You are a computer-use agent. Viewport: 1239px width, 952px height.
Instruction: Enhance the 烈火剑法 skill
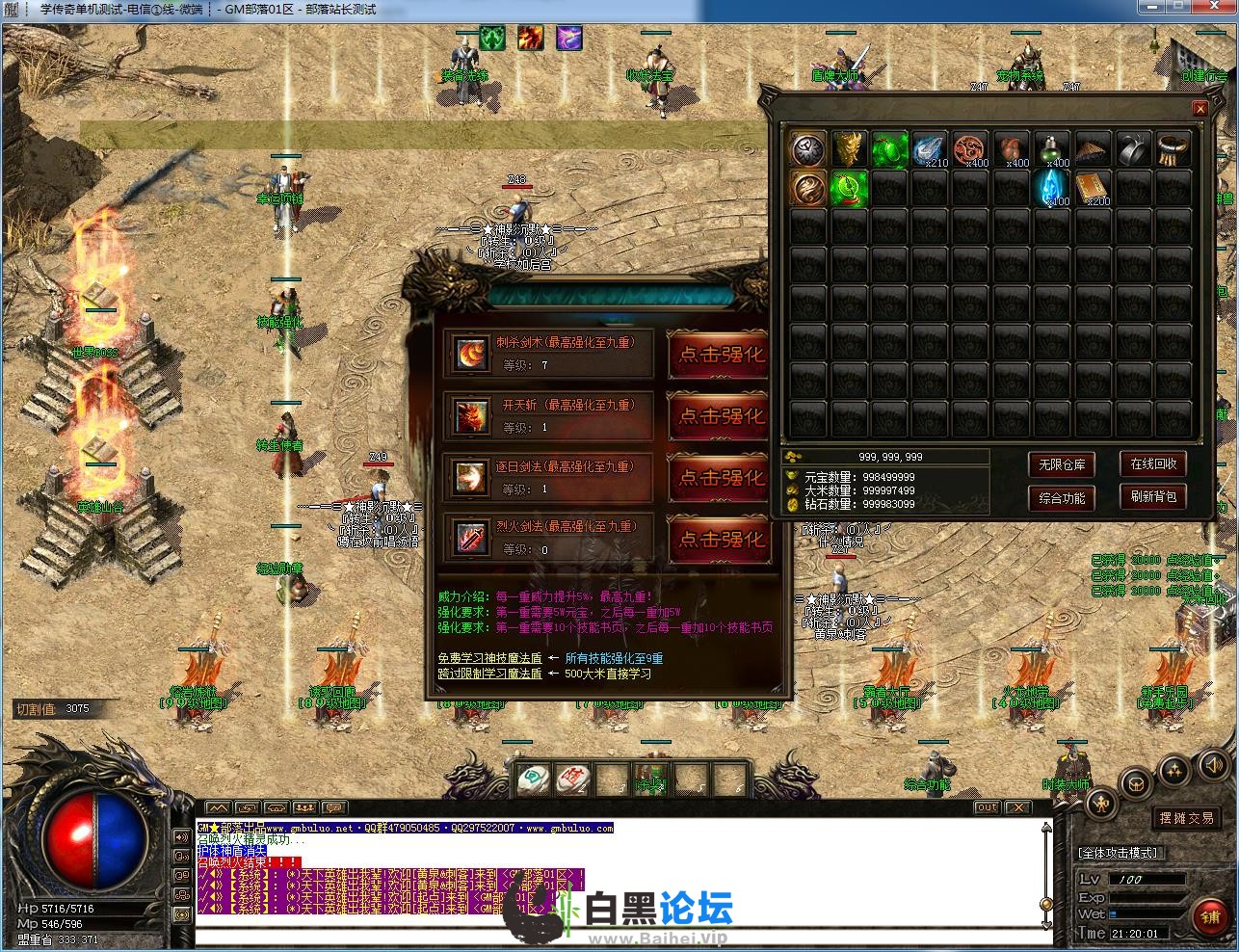[721, 539]
